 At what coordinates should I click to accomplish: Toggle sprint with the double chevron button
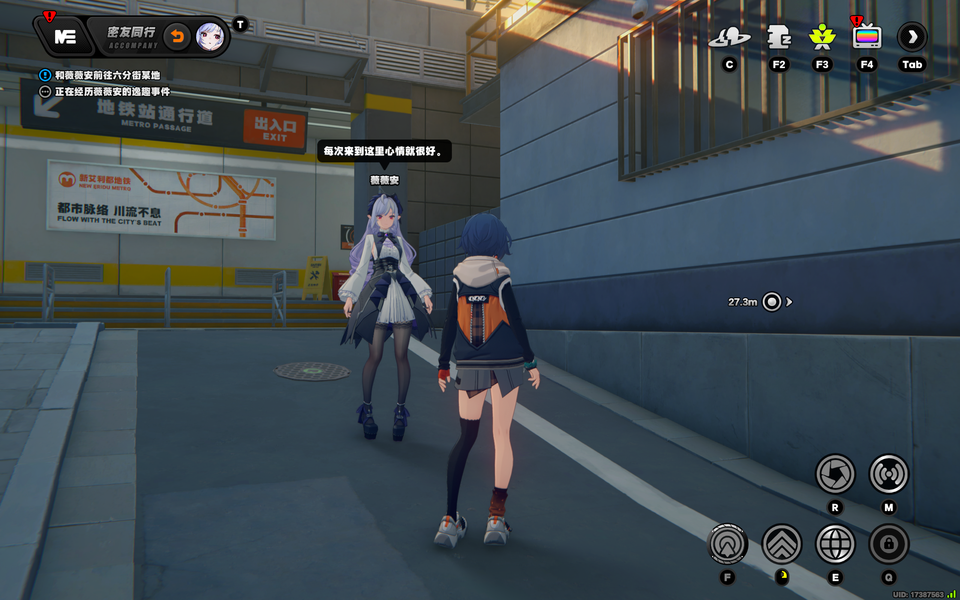[782, 544]
